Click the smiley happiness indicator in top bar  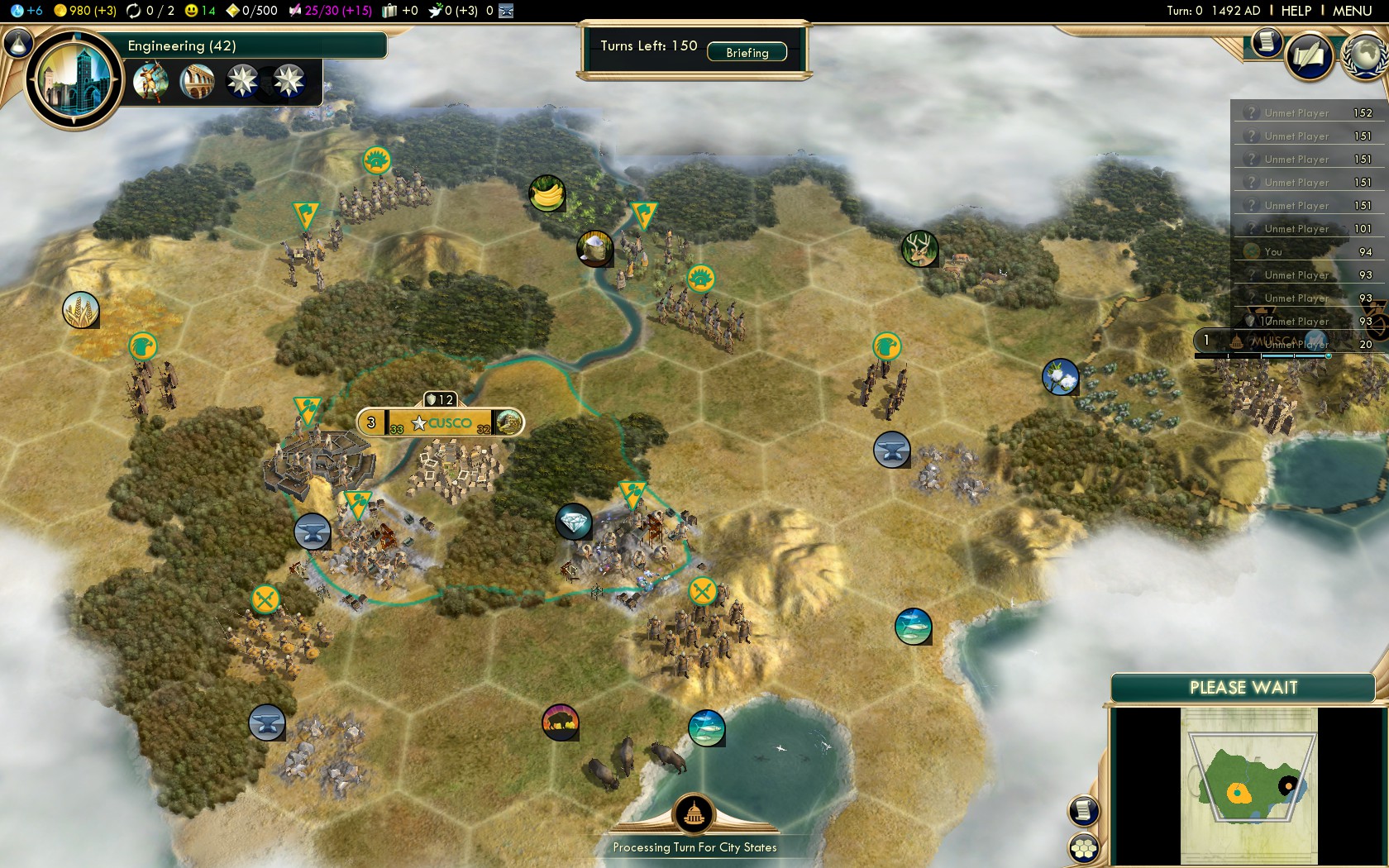point(200,11)
